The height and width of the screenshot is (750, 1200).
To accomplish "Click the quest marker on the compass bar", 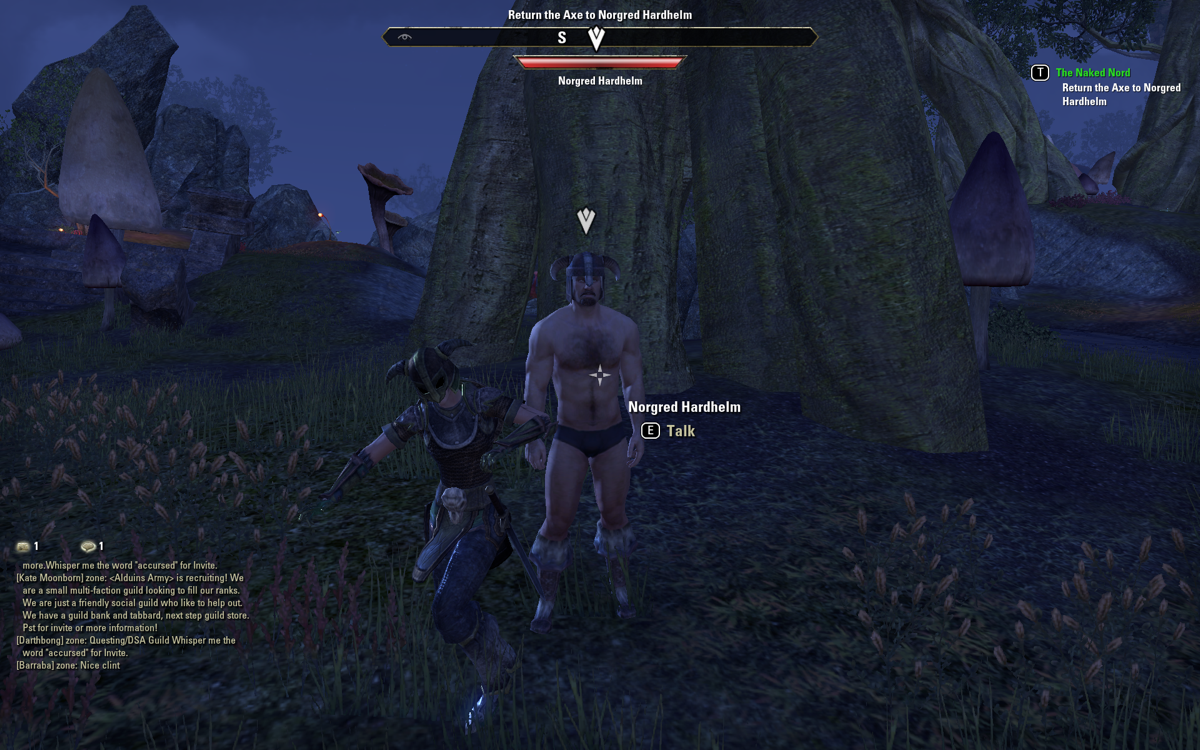I will (597, 38).
